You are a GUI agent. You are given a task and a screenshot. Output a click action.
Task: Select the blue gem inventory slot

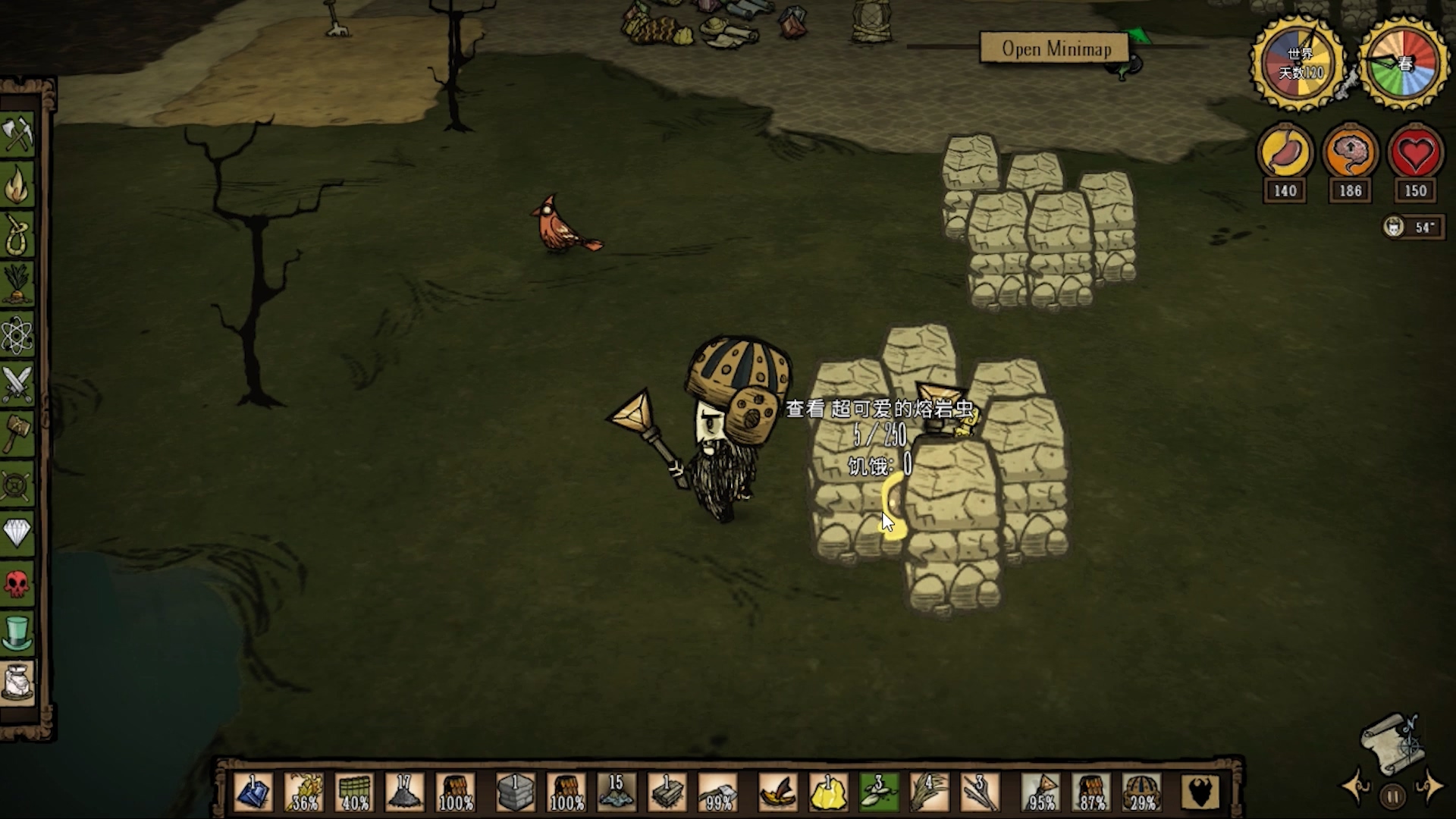(253, 792)
